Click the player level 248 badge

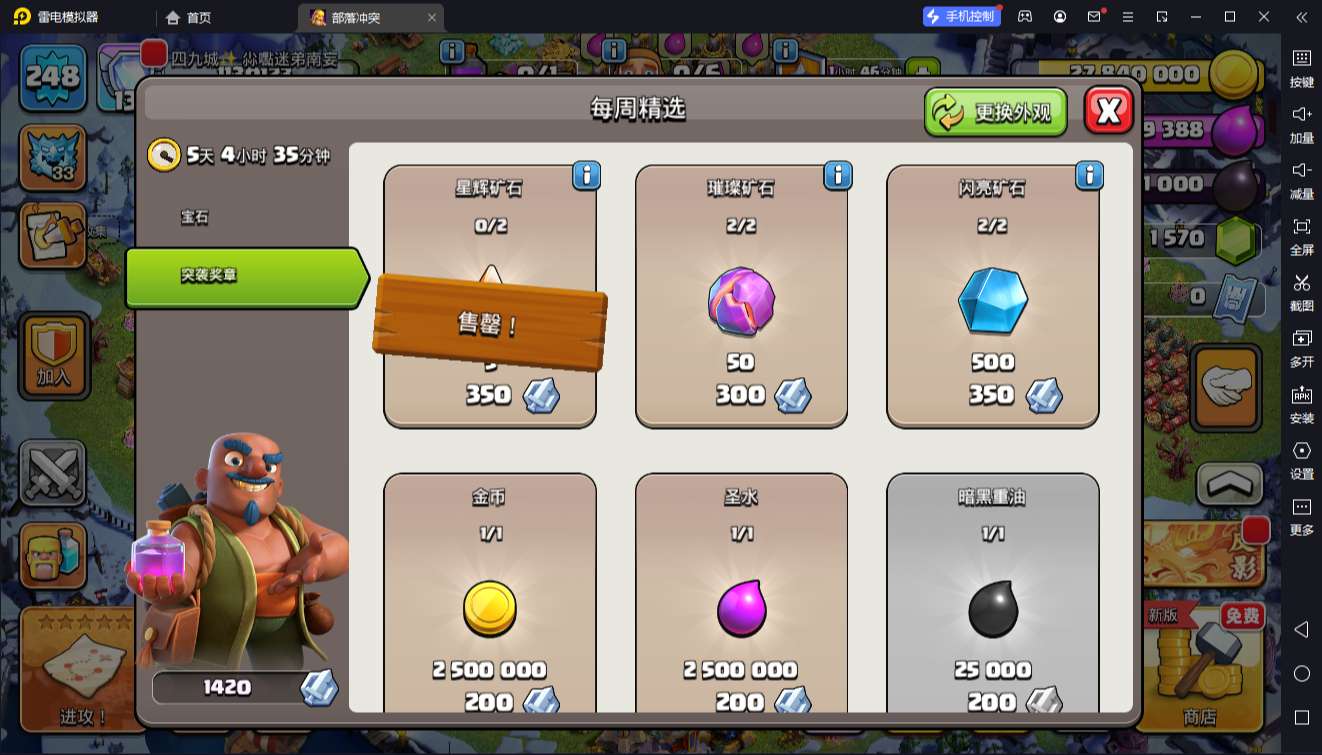click(x=52, y=76)
